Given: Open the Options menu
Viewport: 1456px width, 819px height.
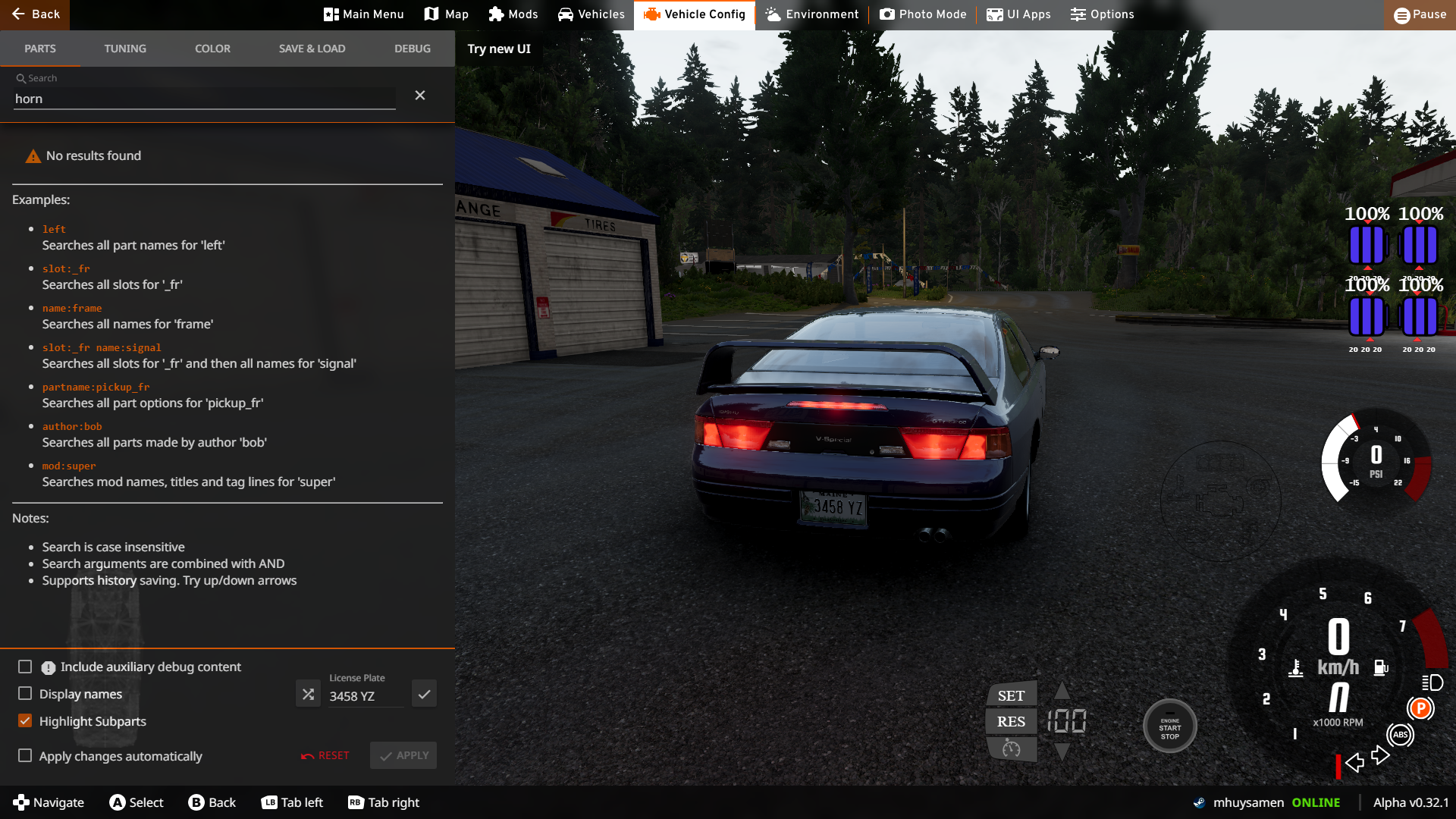Looking at the screenshot, I should (x=1102, y=14).
